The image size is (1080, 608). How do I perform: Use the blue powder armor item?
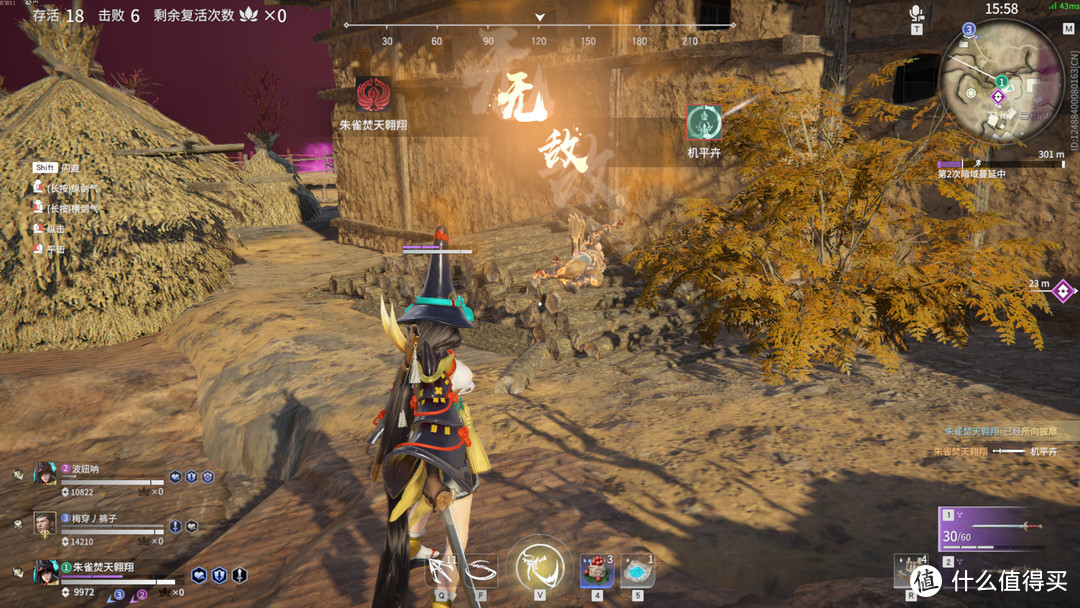(x=637, y=572)
